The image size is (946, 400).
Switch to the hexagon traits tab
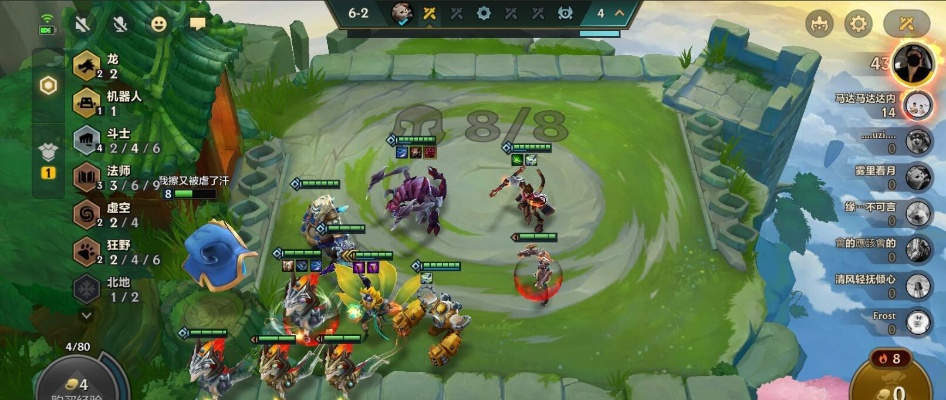[x=47, y=86]
